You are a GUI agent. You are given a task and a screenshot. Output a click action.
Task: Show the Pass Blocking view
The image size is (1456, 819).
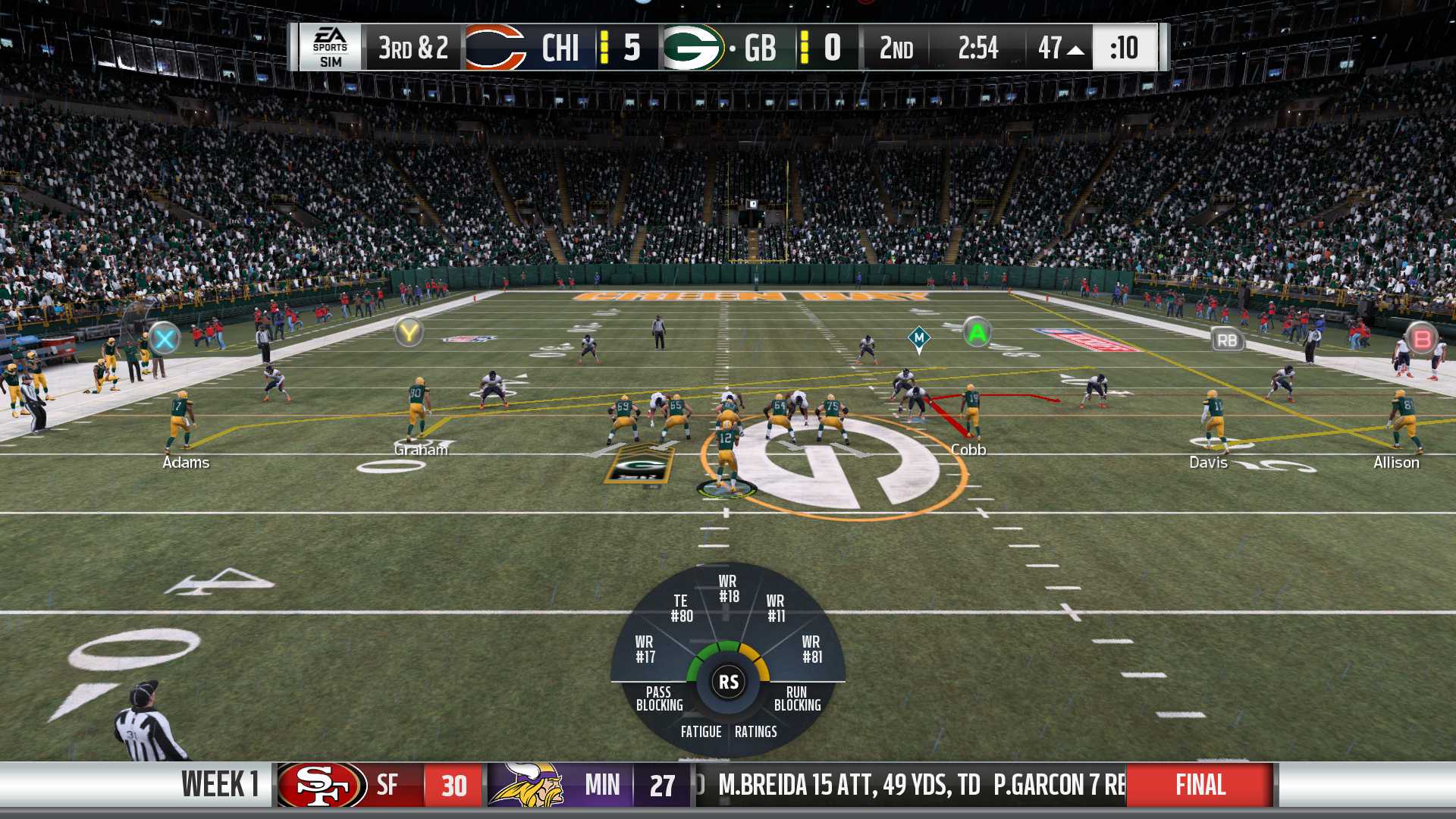pos(659,698)
